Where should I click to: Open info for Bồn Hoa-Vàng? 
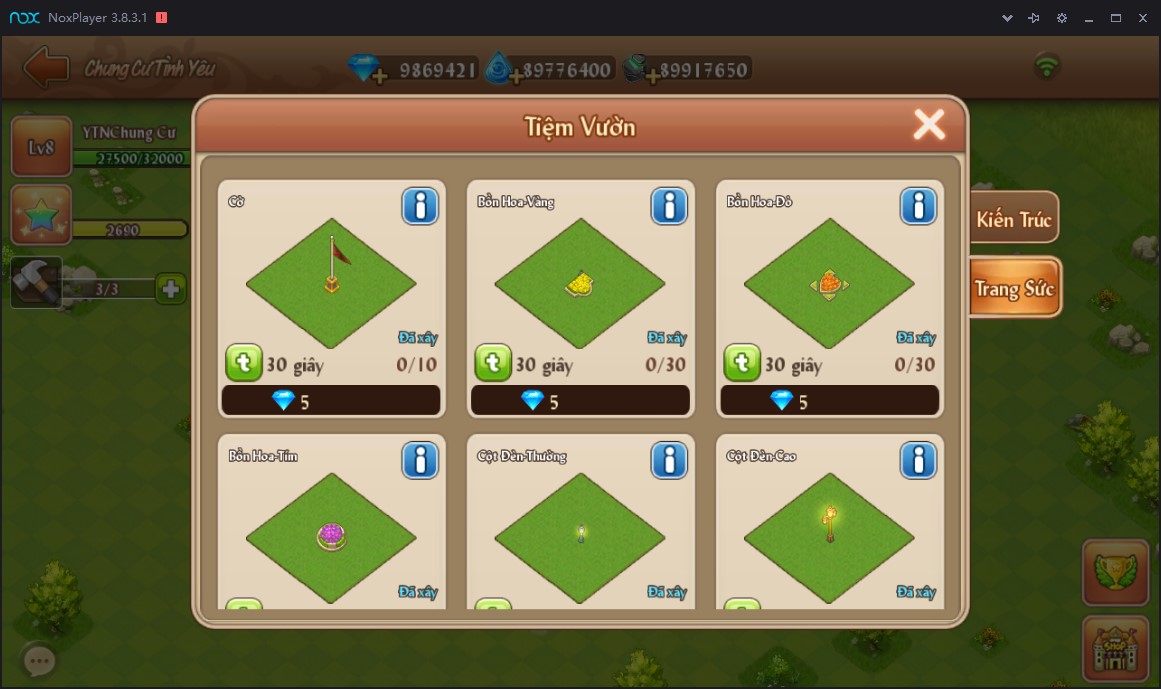pyautogui.click(x=669, y=206)
